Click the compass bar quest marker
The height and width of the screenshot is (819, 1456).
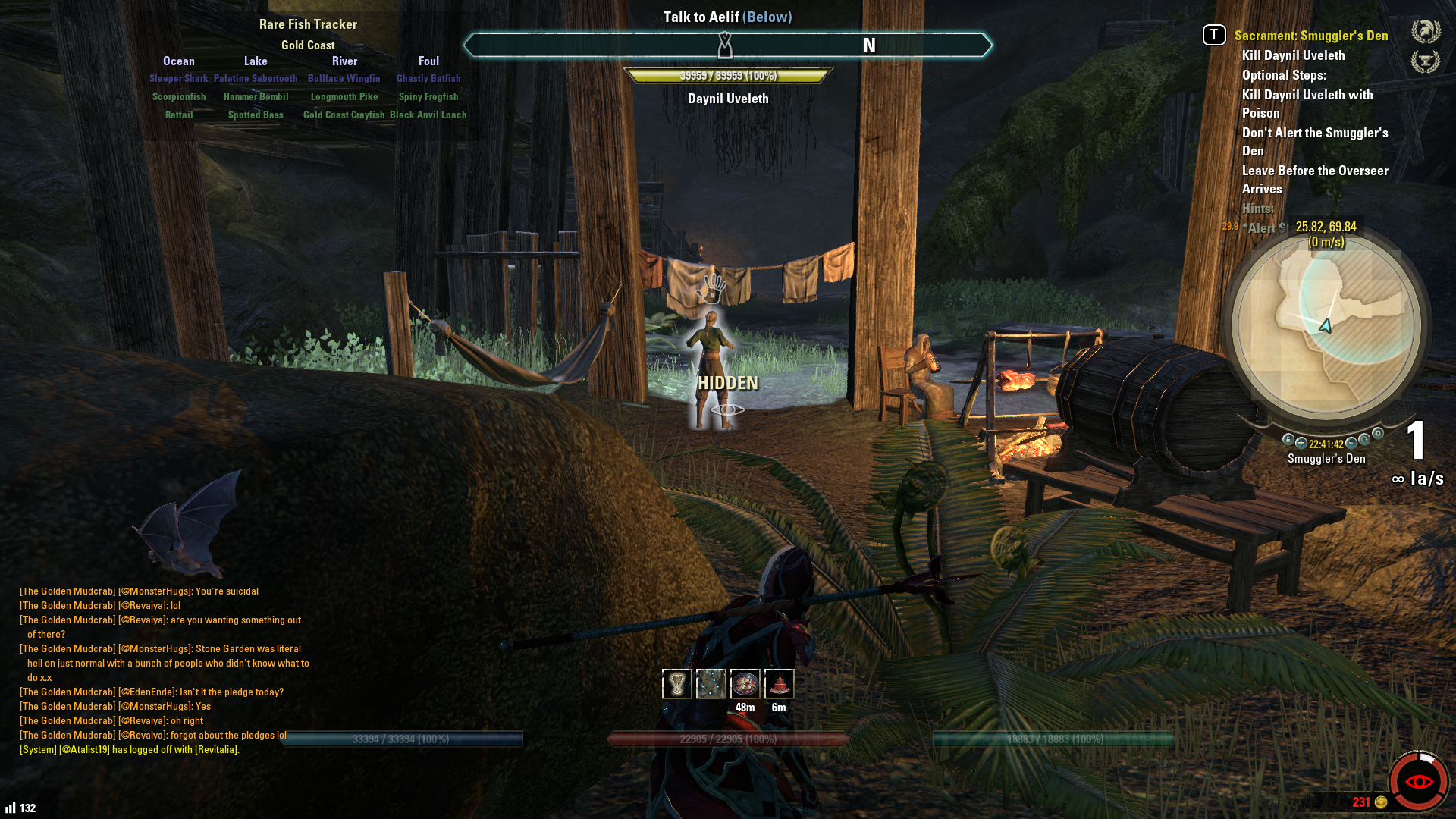725,45
